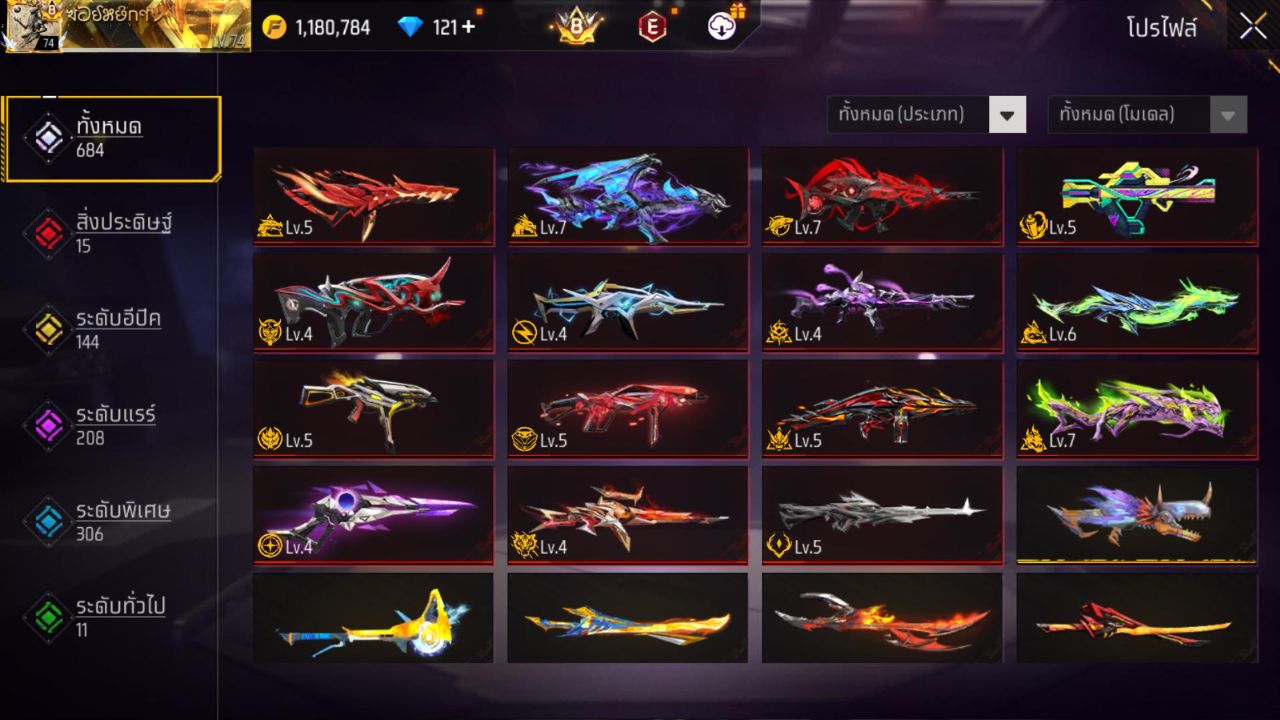Screen dimensions: 1280x720
Task: Click the cloud download icon with gift
Action: coord(721,25)
